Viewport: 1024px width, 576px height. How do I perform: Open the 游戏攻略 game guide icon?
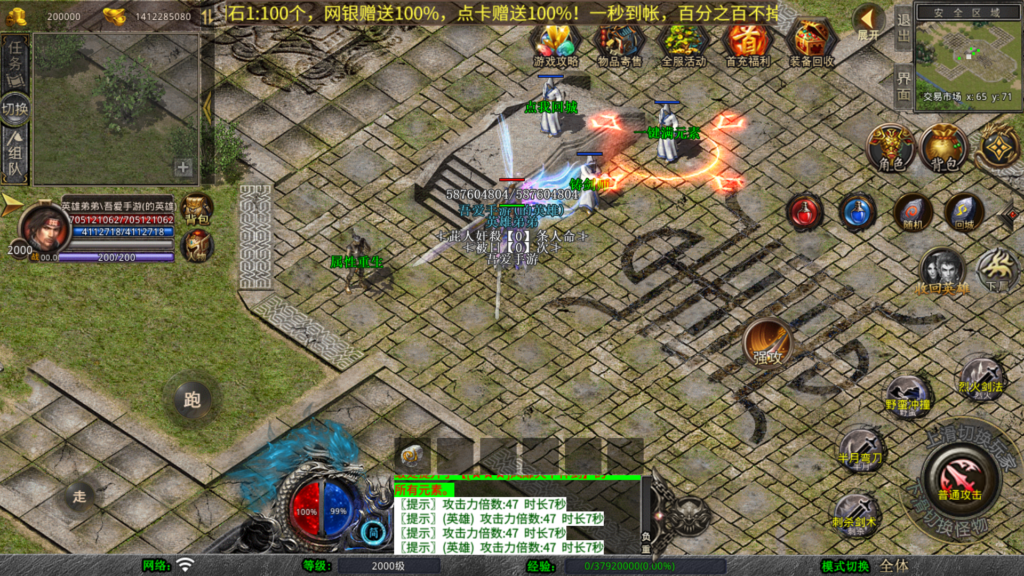point(555,42)
